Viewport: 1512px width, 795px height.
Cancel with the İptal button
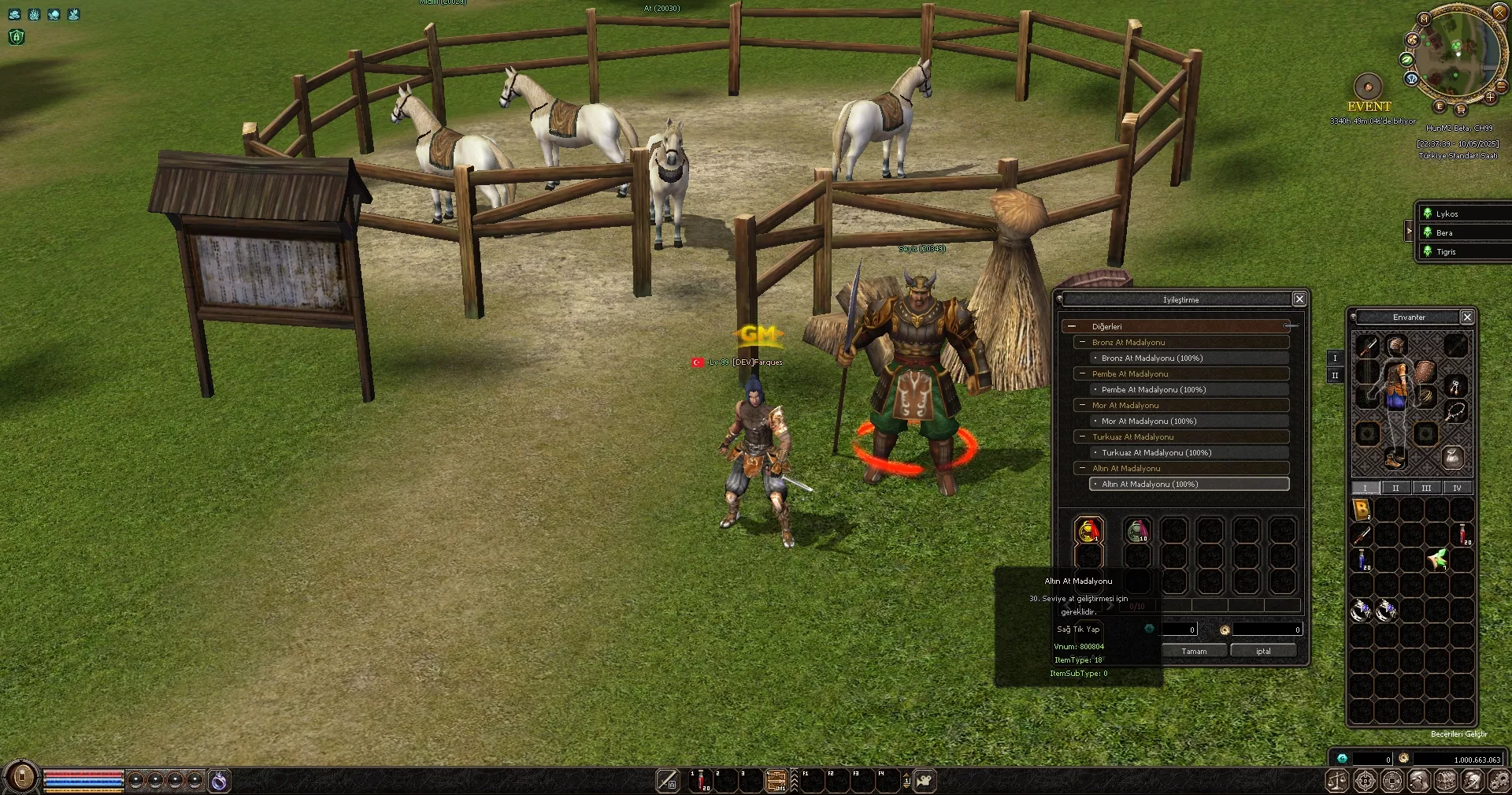[1263, 652]
